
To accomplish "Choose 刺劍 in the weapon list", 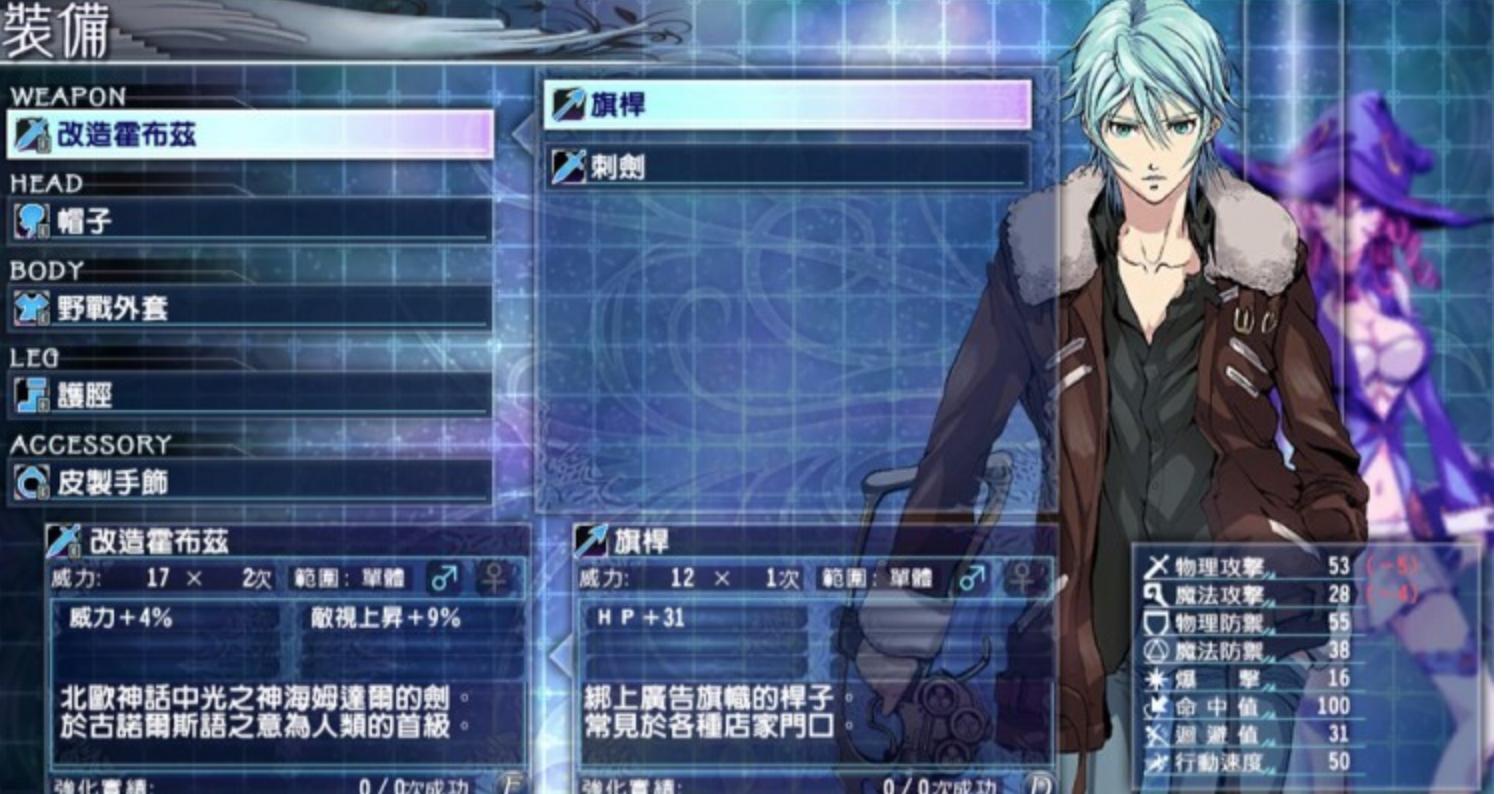I will click(x=788, y=167).
